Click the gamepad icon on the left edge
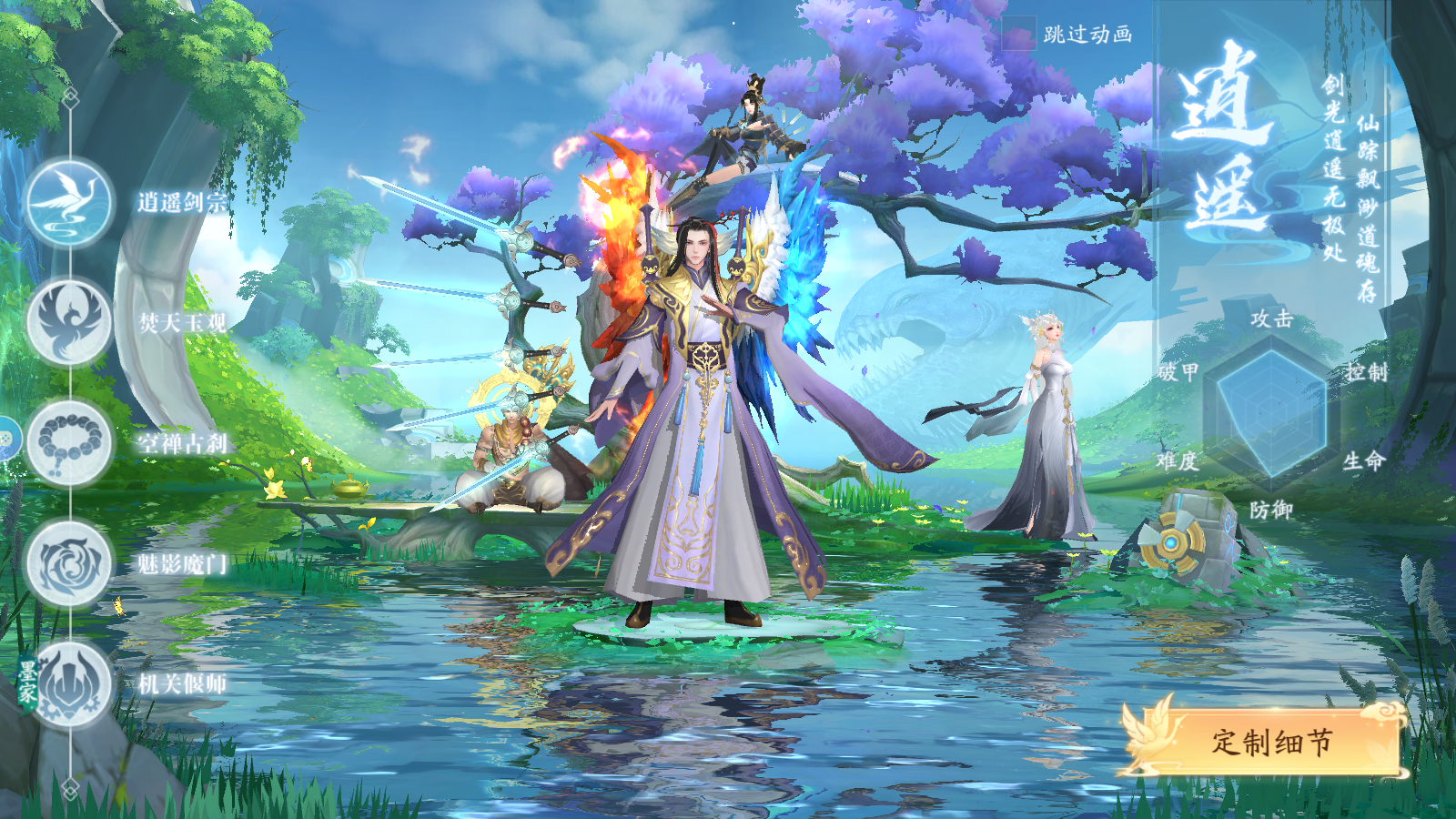This screenshot has height=819, width=1456. coord(7,439)
